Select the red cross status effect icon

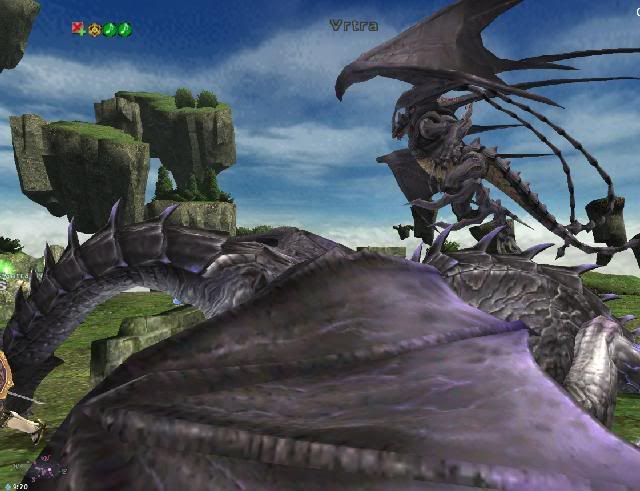coord(78,29)
